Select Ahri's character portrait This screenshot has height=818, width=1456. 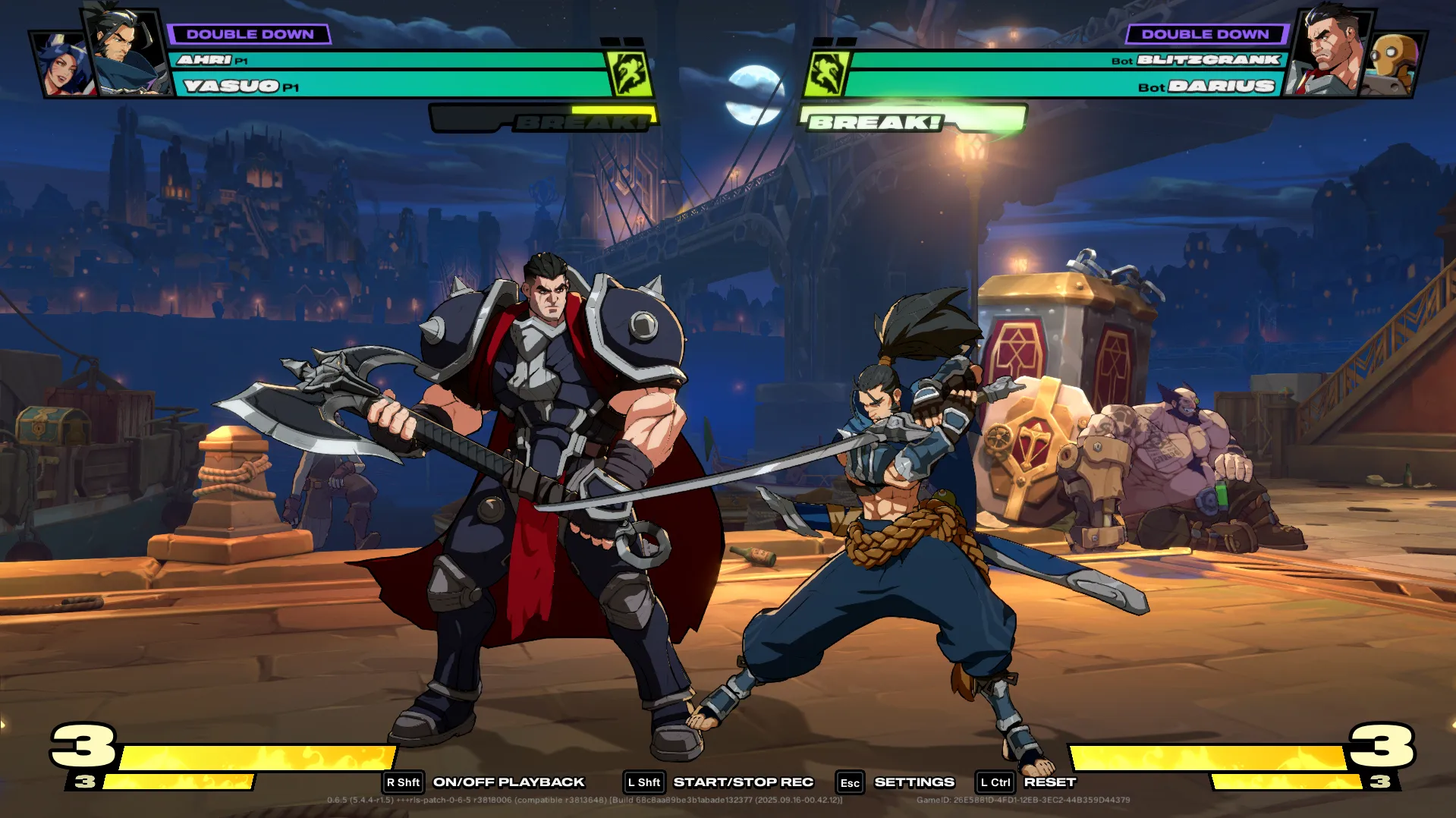62,65
